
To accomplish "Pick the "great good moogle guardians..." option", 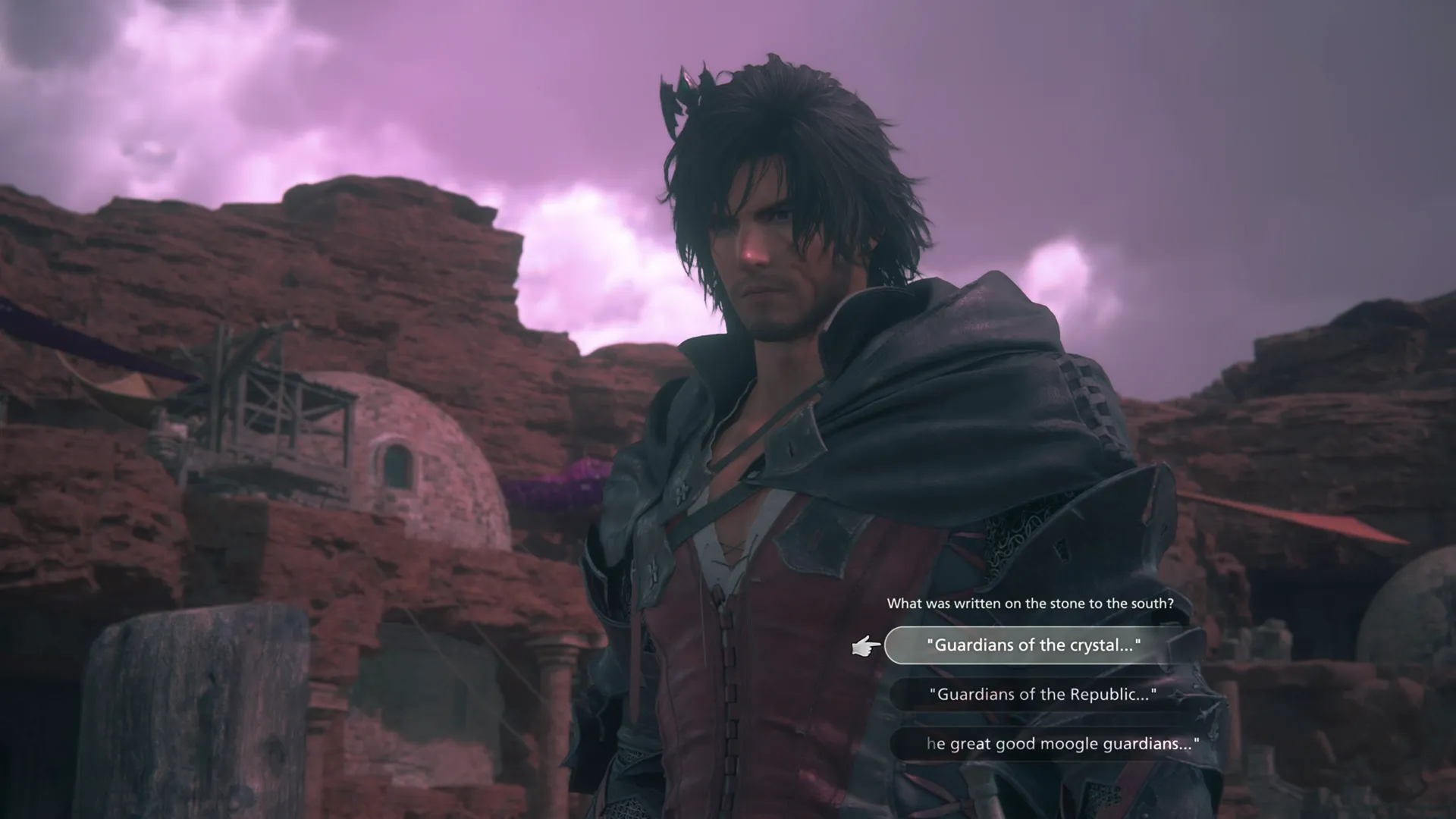I will 1062,744.
